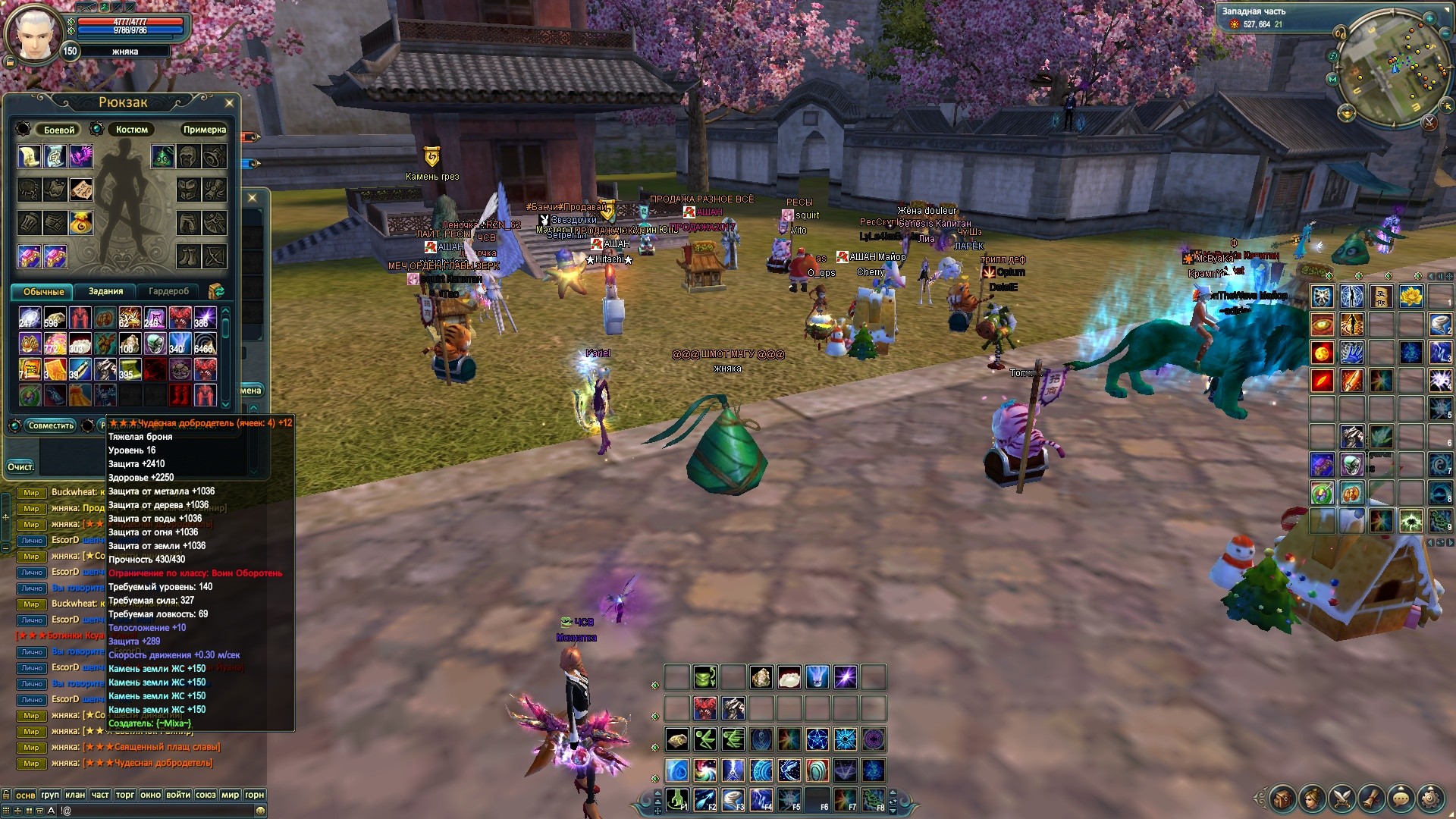Viewport: 1456px width, 819px height.
Task: Click the Примерка fitting button
Action: 204,130
